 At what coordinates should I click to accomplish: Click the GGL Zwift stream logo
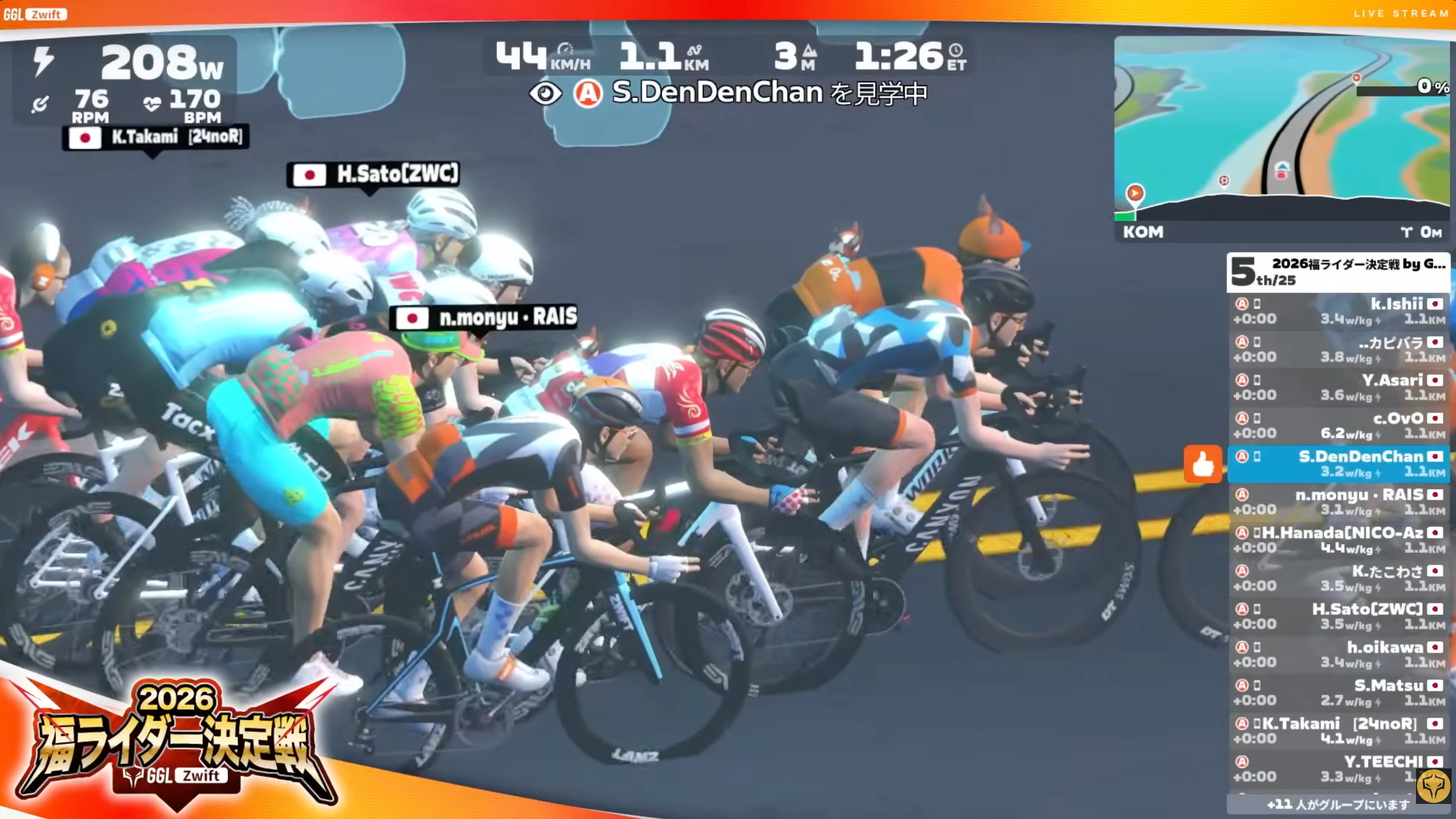coord(35,14)
